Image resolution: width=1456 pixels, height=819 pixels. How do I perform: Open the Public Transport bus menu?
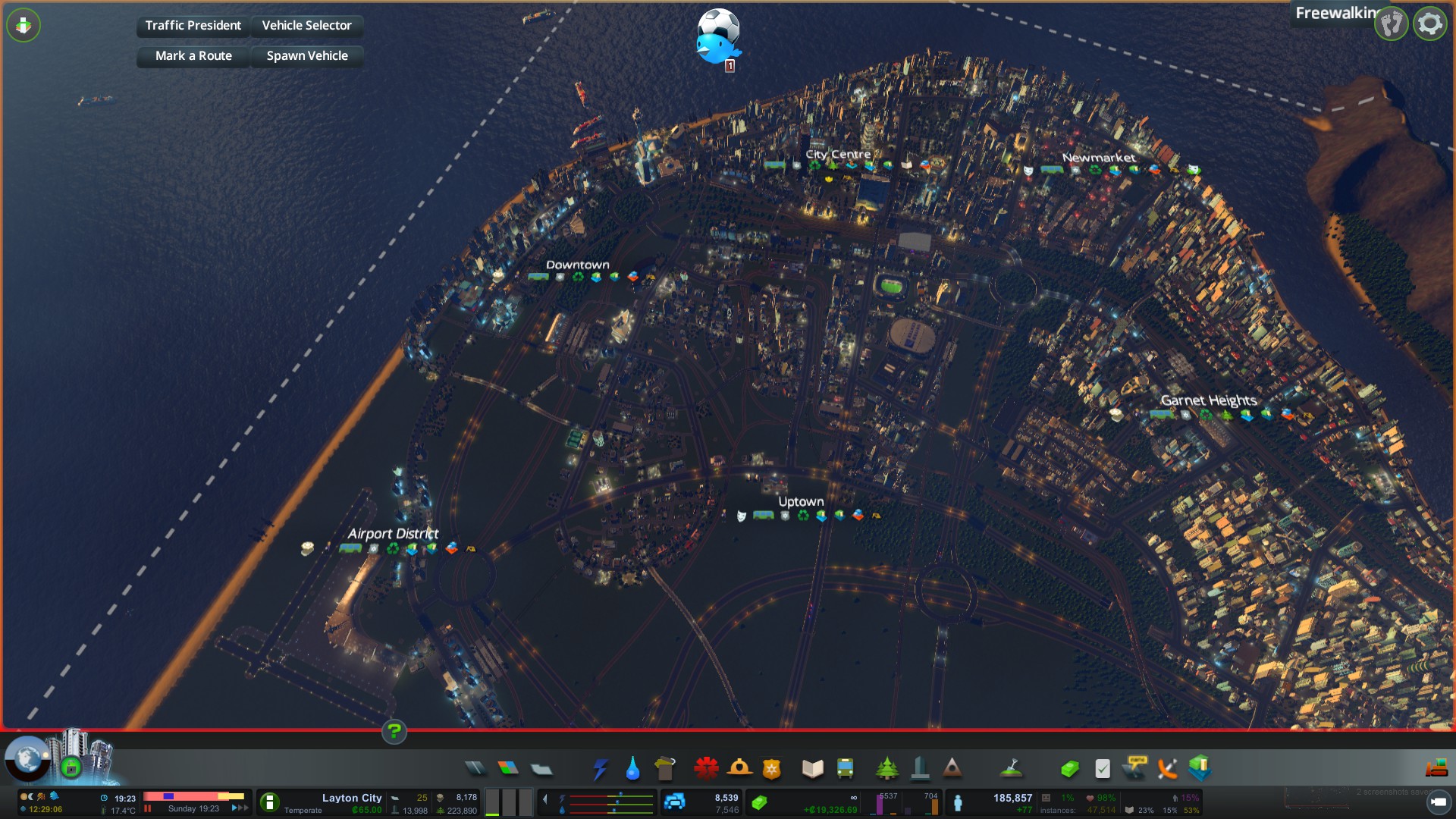point(845,769)
